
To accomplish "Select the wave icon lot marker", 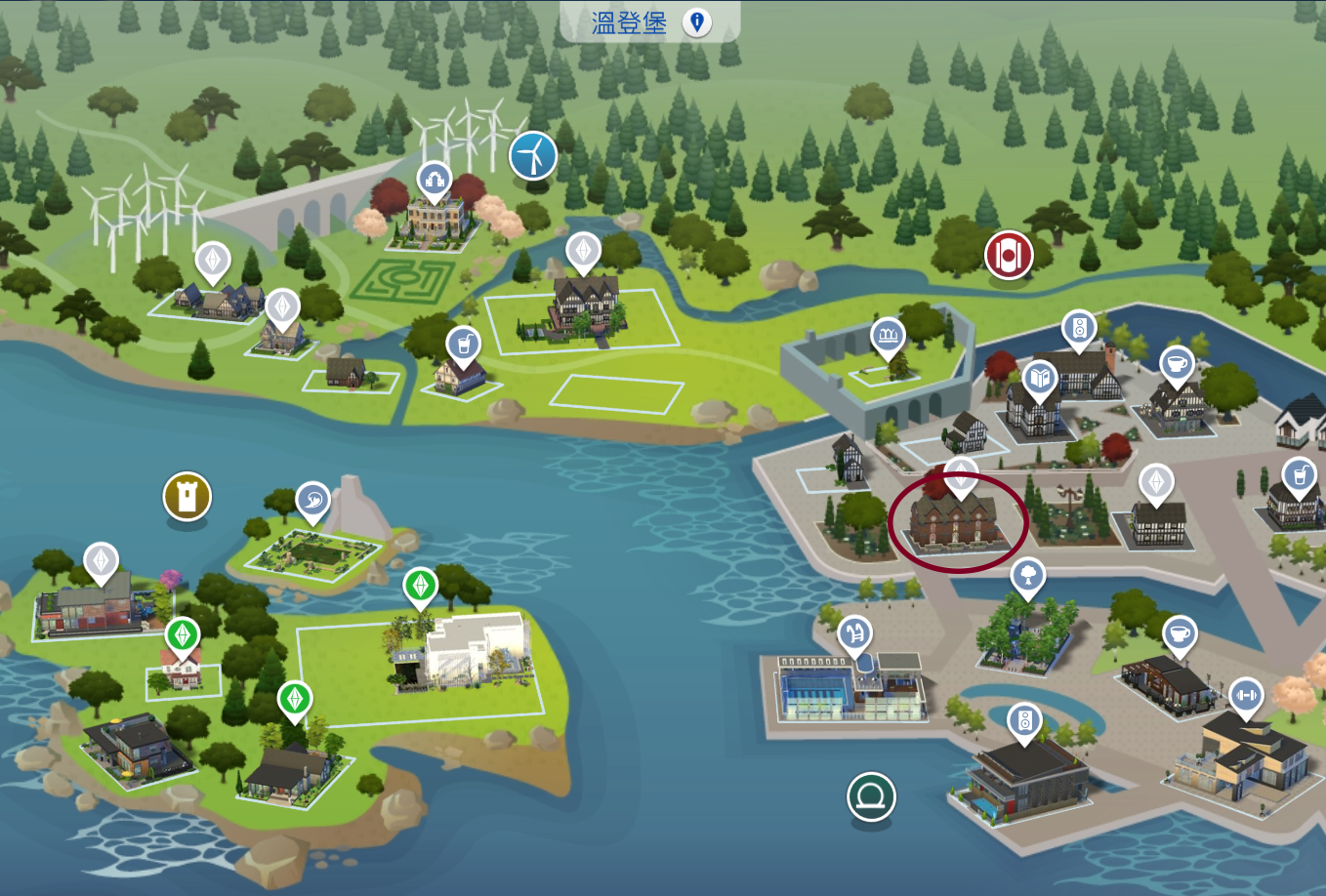I will point(312,501).
